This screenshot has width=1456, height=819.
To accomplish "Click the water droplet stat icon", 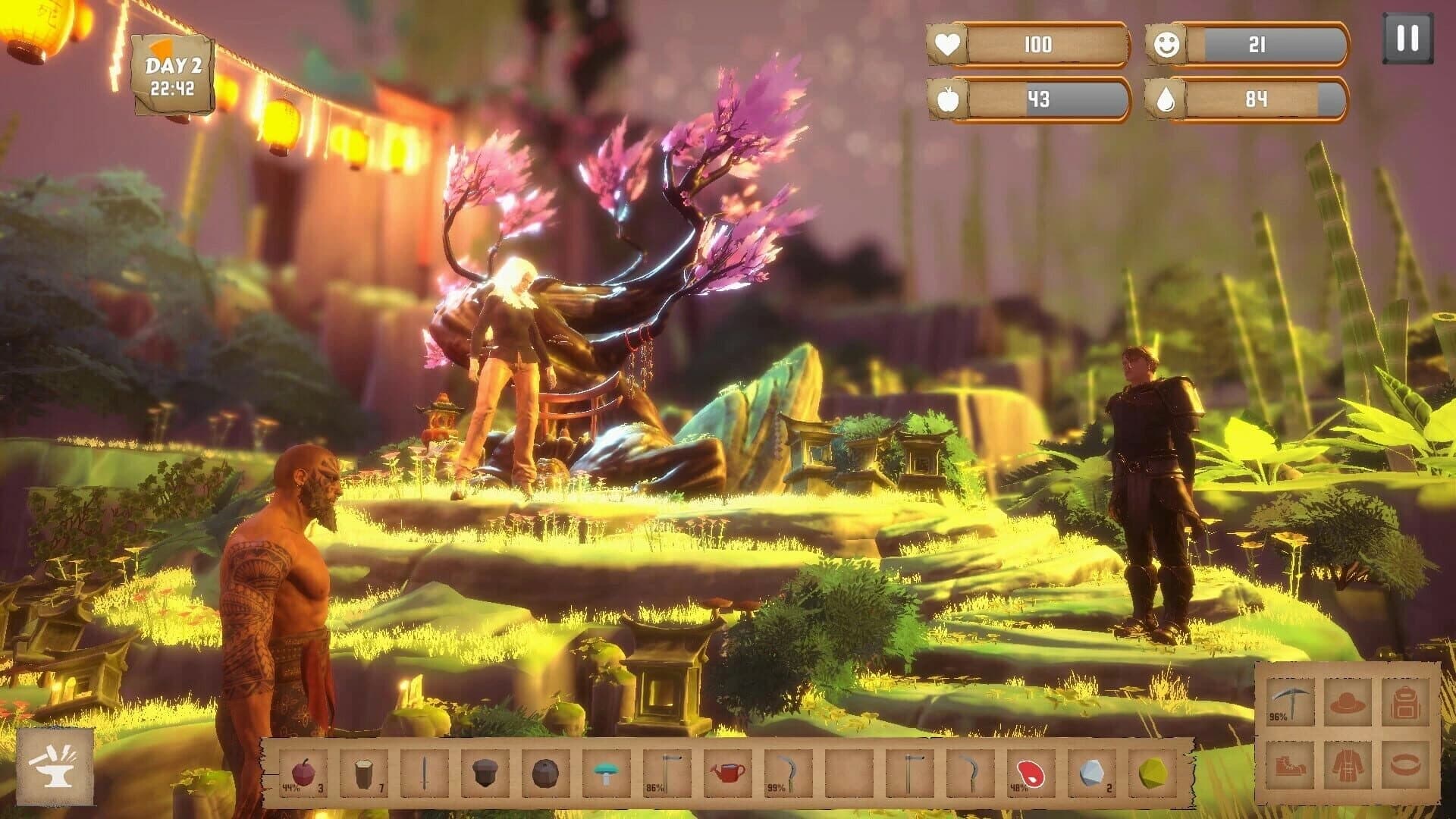I will [1166, 99].
